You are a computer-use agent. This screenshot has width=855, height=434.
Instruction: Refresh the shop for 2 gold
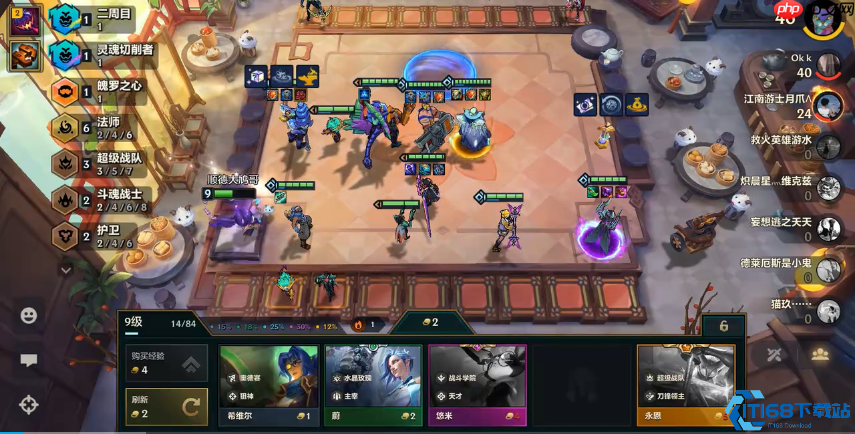click(x=166, y=406)
